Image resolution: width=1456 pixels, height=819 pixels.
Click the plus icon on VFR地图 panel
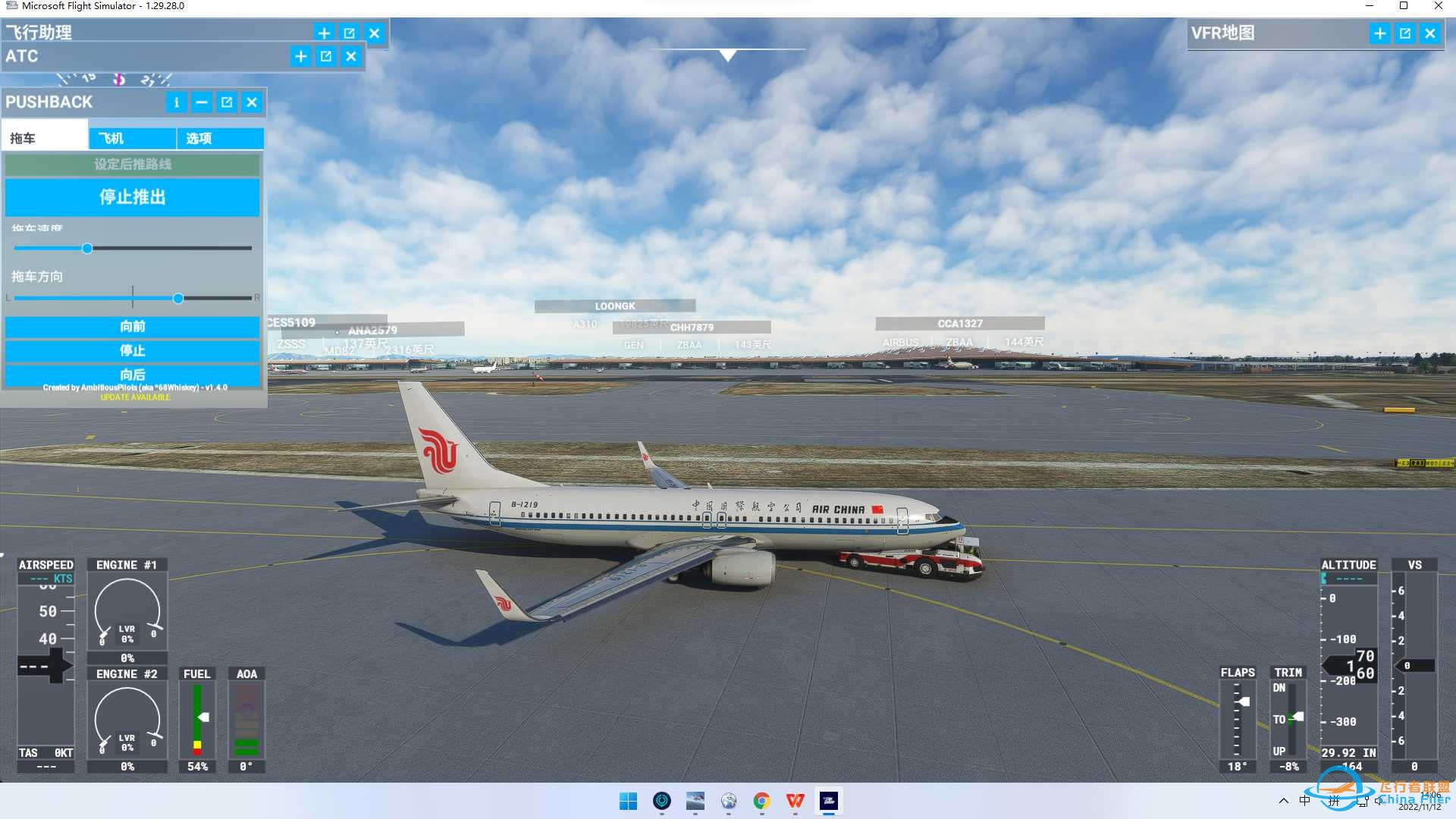pos(1380,33)
